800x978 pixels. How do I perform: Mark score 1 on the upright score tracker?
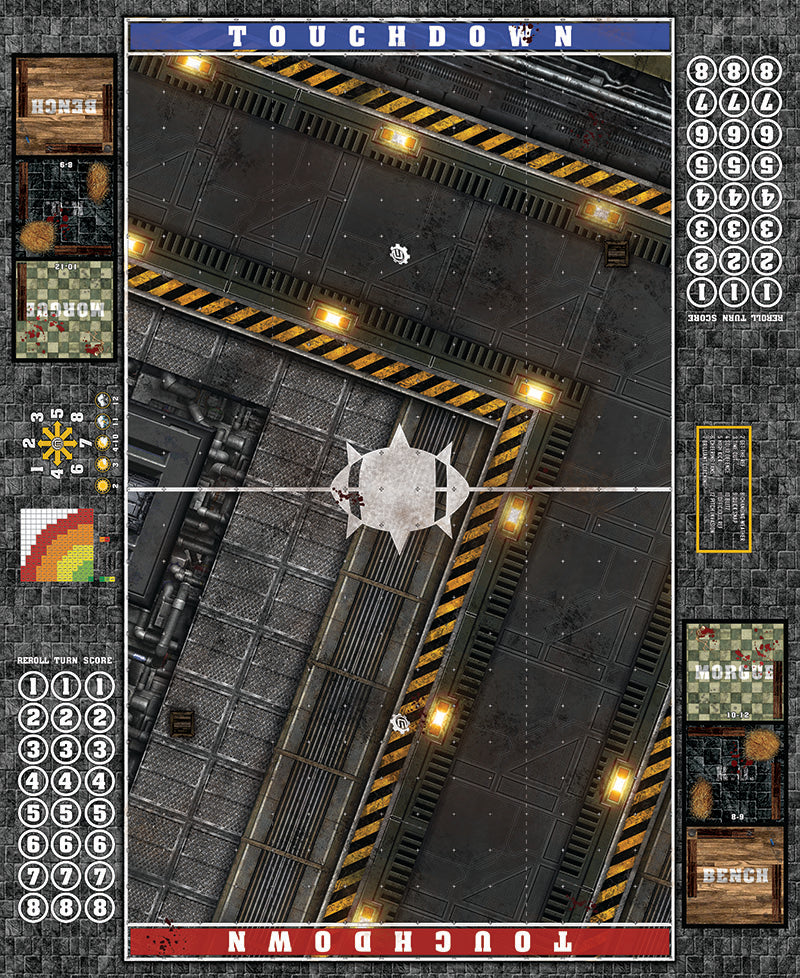coord(98,687)
